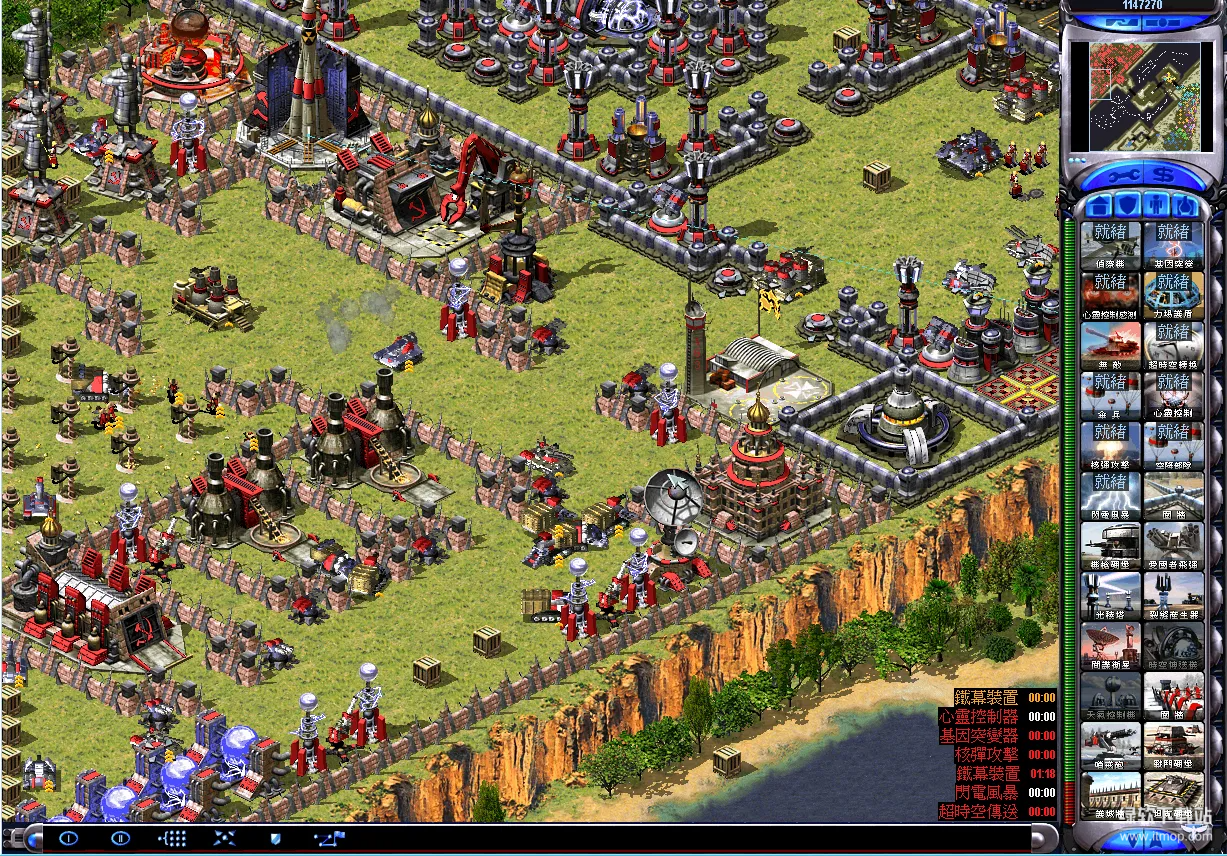Switch to the buildings tab (house icon)
Image resolution: width=1227 pixels, height=856 pixels.
click(1099, 207)
